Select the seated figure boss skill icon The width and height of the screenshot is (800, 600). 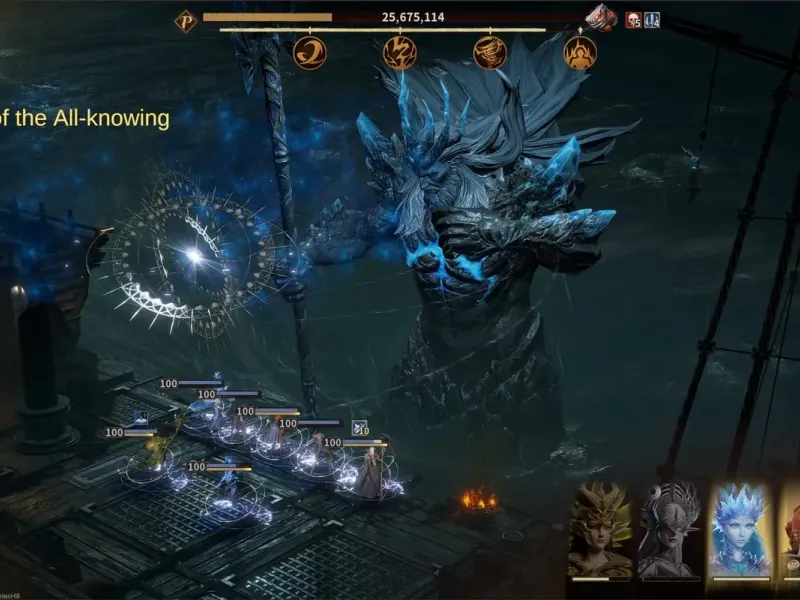coord(580,52)
